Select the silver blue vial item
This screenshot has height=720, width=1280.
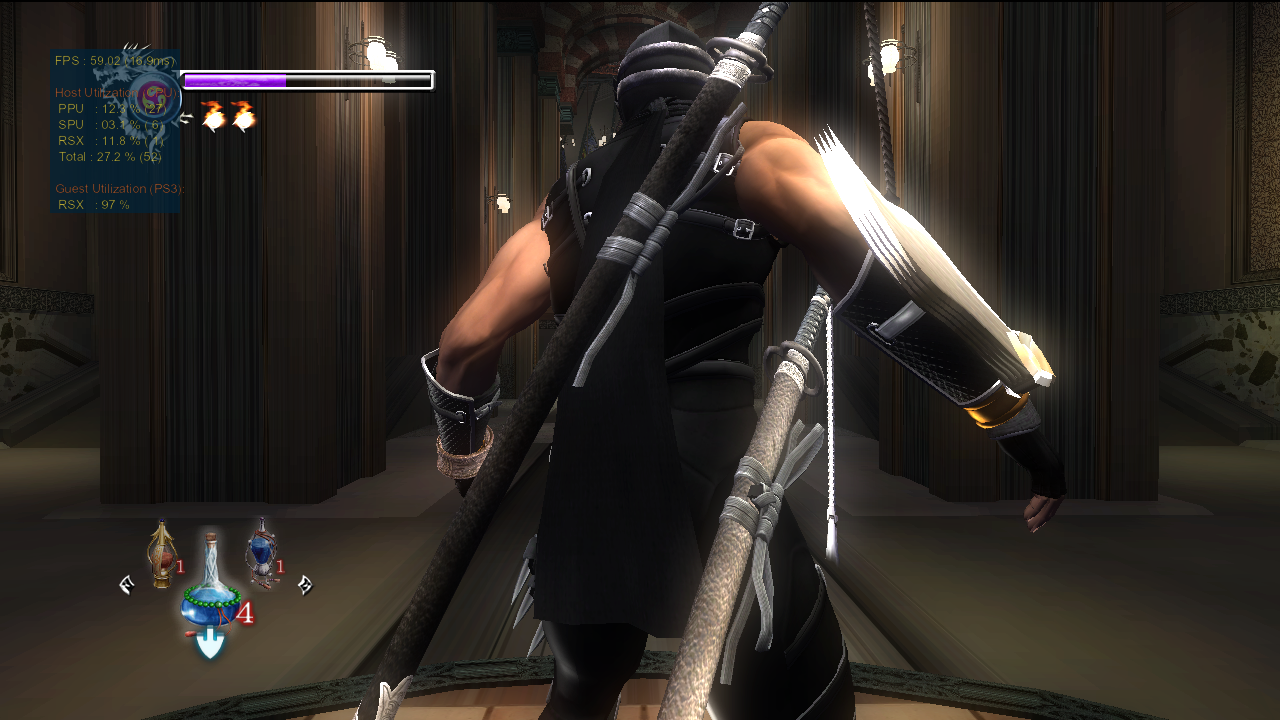point(261,551)
